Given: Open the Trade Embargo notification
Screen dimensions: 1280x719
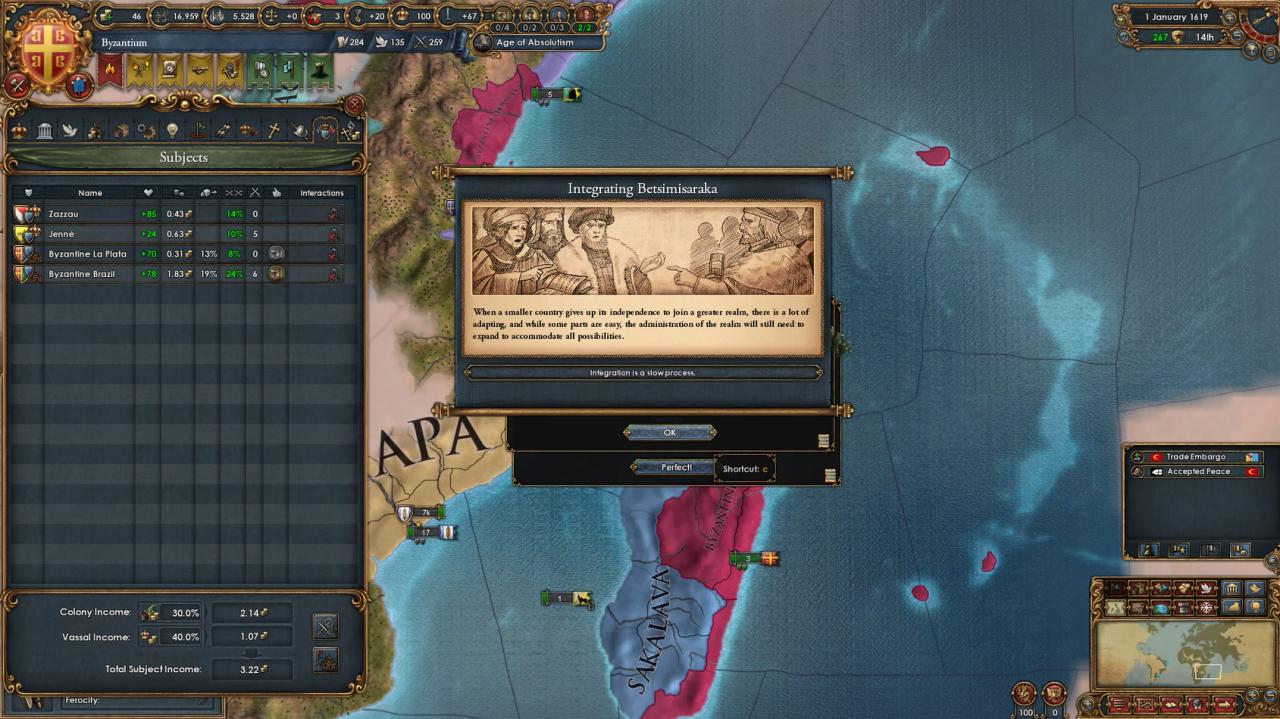Looking at the screenshot, I should coord(1196,457).
